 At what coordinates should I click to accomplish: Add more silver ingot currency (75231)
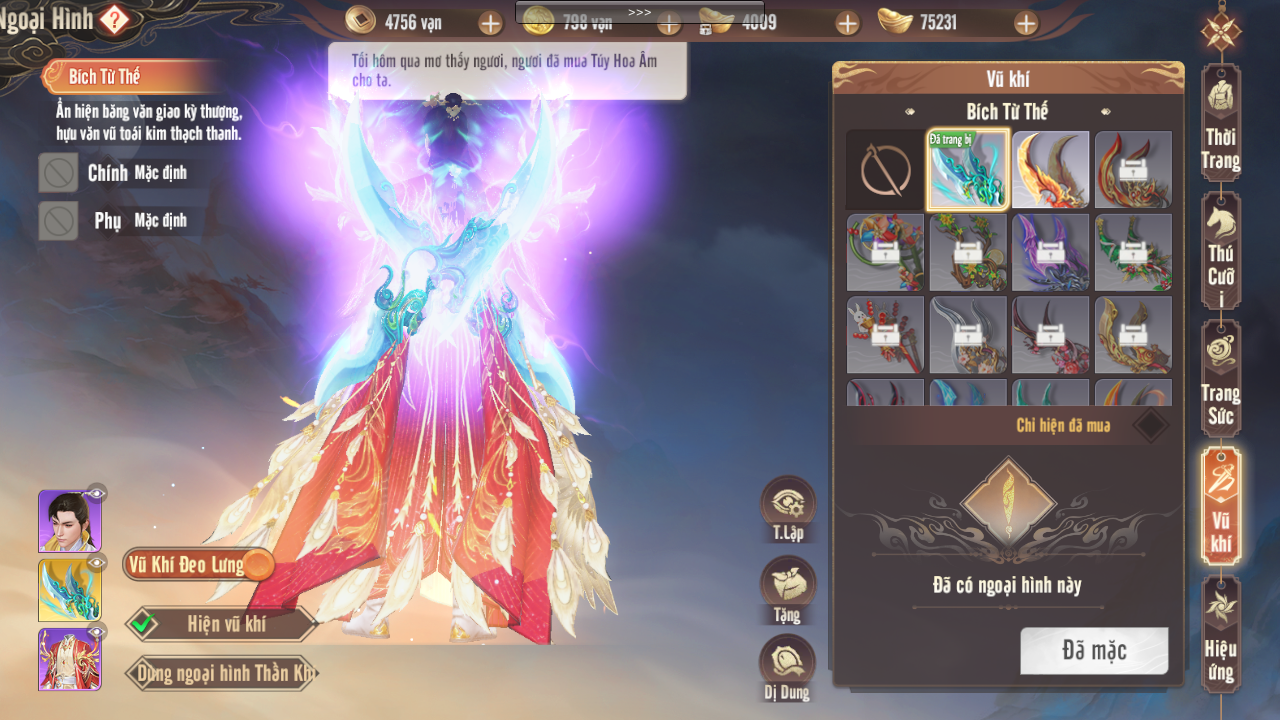[1026, 23]
